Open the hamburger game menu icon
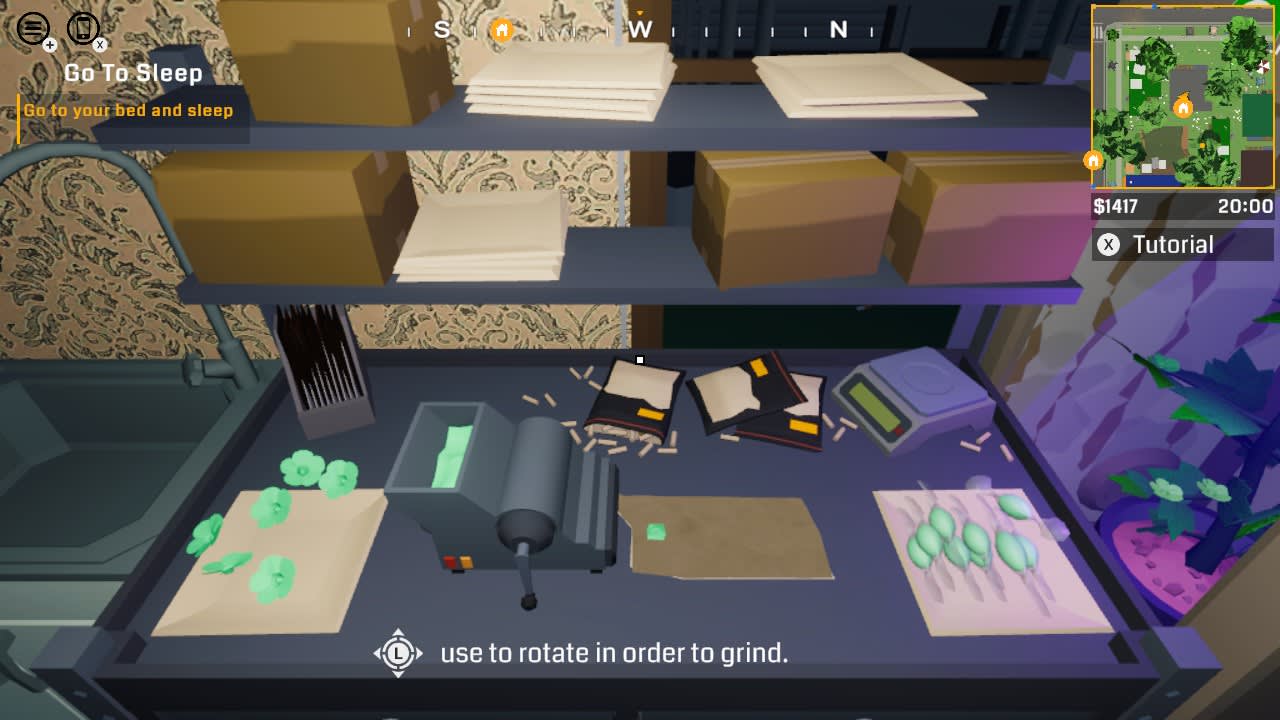Image resolution: width=1280 pixels, height=720 pixels. click(x=33, y=27)
